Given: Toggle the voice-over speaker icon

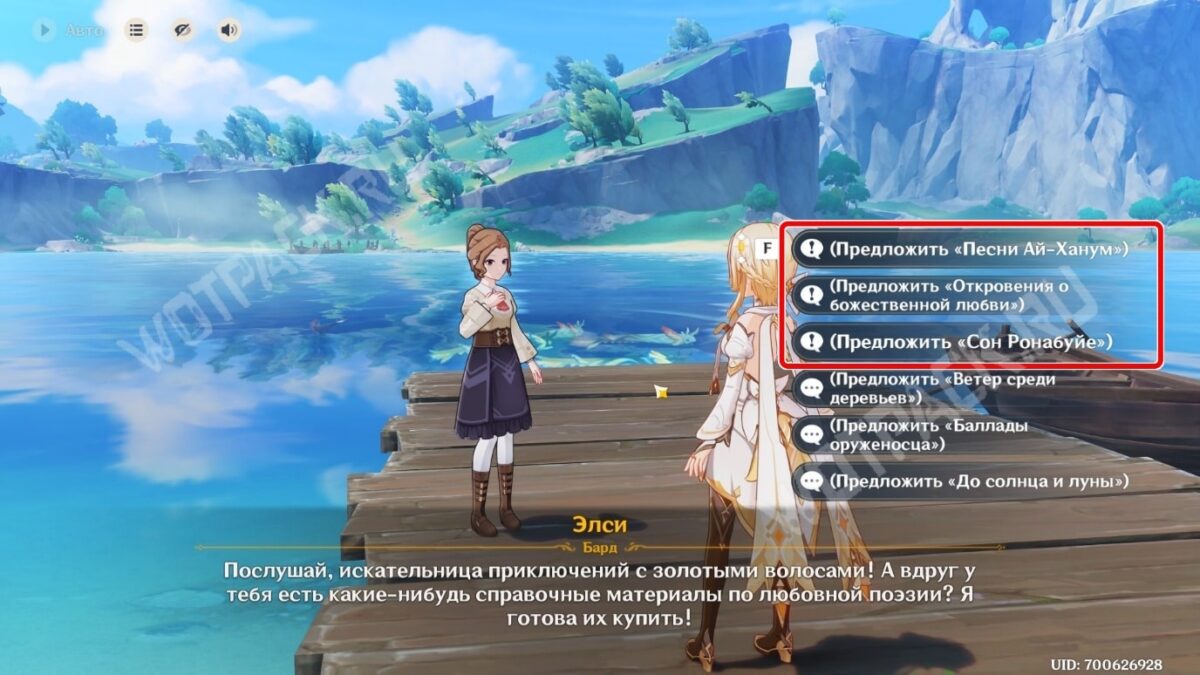Looking at the screenshot, I should 229,30.
